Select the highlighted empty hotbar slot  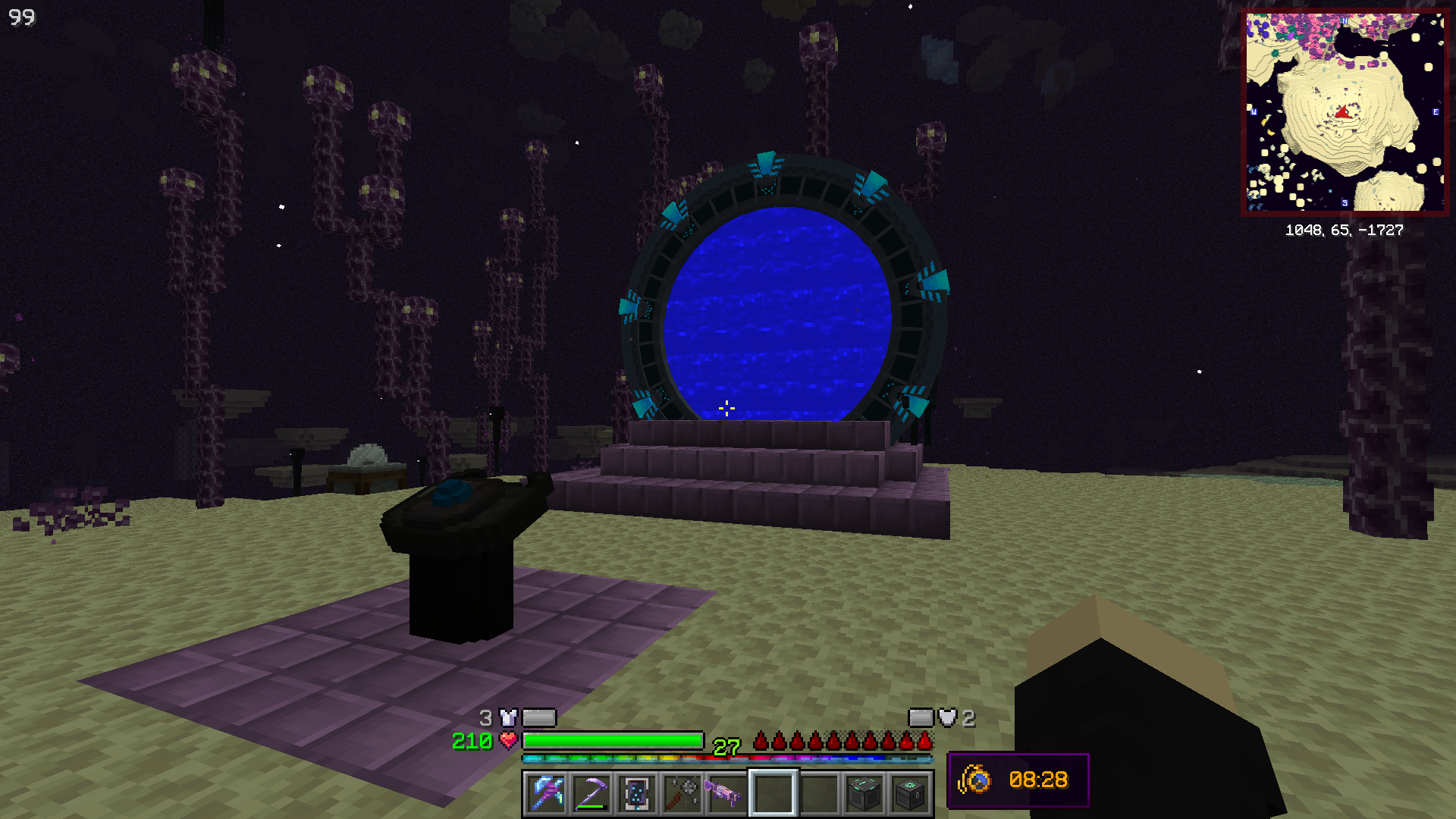point(773,793)
